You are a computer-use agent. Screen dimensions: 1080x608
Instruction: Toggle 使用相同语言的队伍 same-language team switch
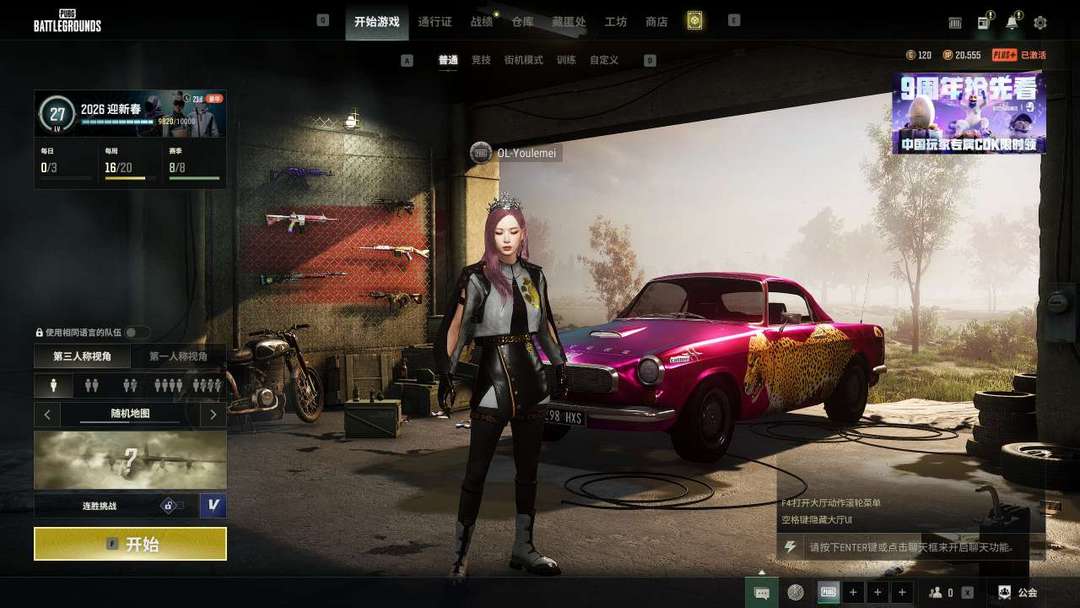point(136,332)
